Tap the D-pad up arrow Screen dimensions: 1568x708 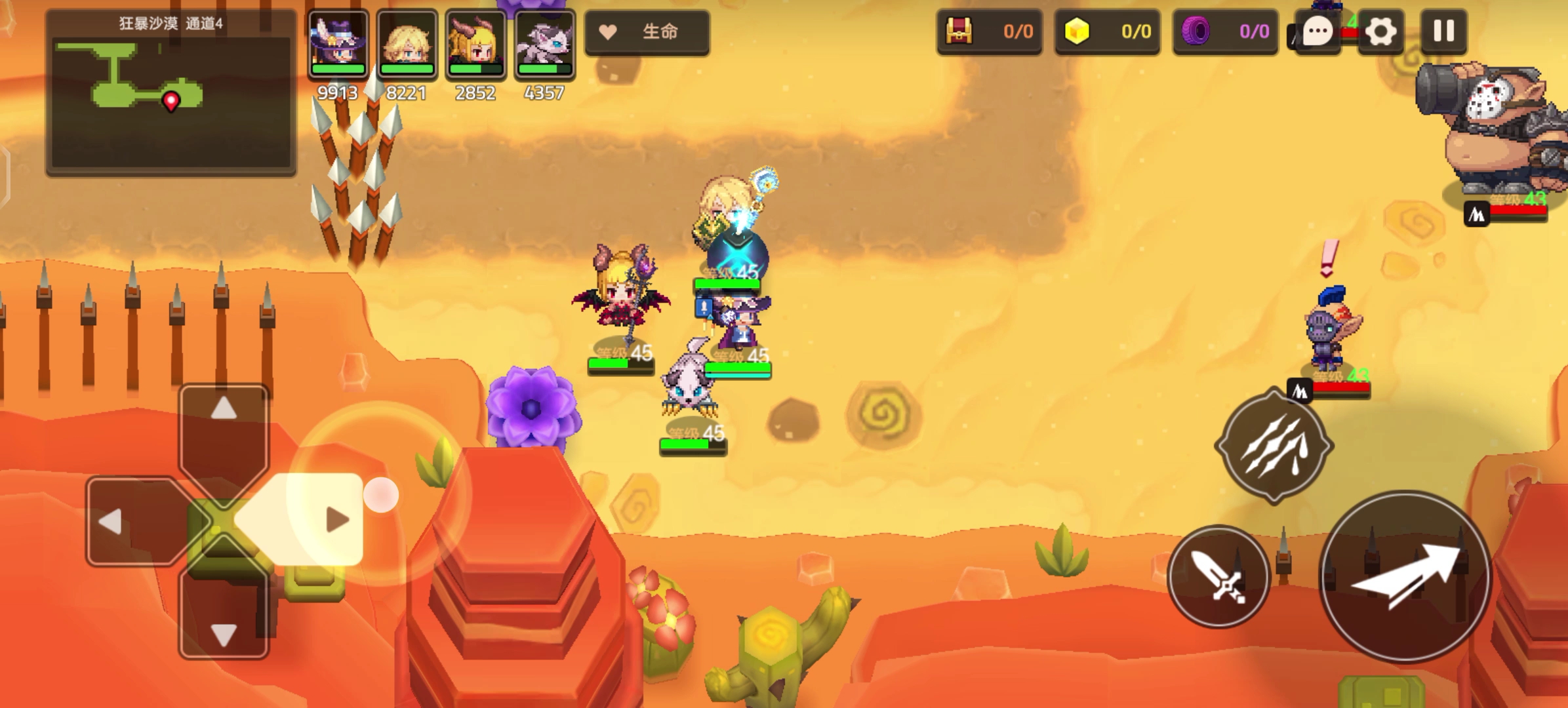coord(224,410)
